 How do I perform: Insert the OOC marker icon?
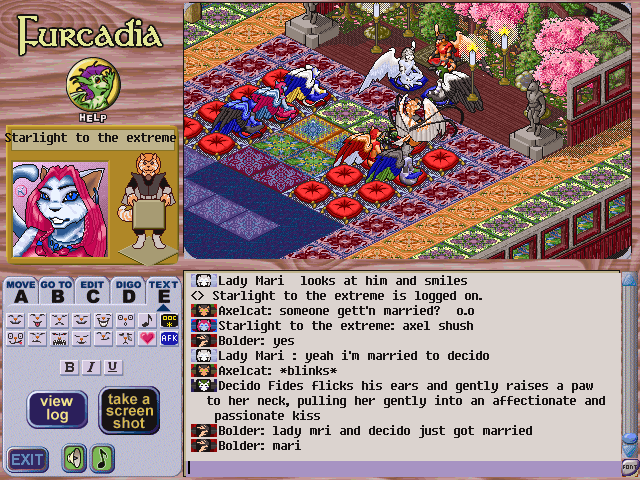[168, 320]
